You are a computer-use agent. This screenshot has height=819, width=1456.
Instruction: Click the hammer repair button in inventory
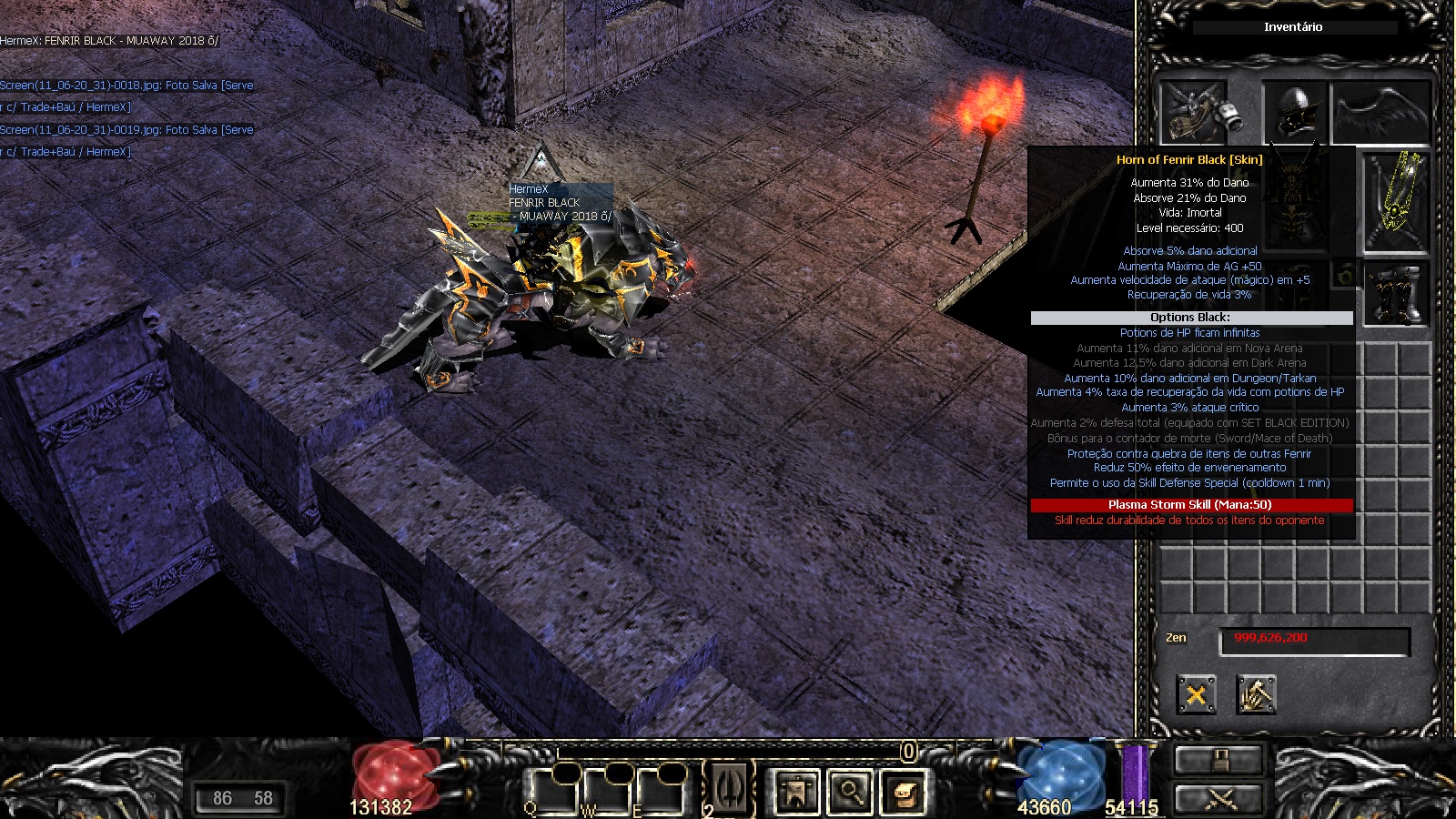pos(1256,695)
